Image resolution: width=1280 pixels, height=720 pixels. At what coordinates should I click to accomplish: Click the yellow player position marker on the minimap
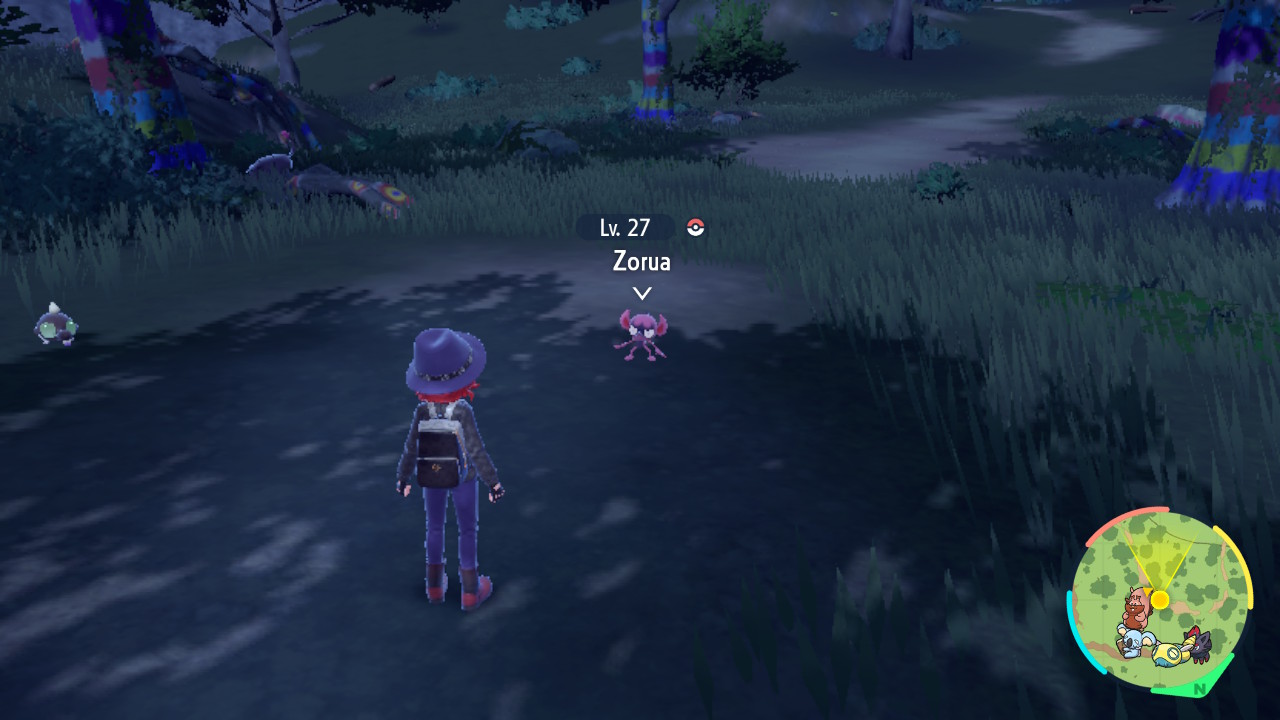(x=1159, y=598)
